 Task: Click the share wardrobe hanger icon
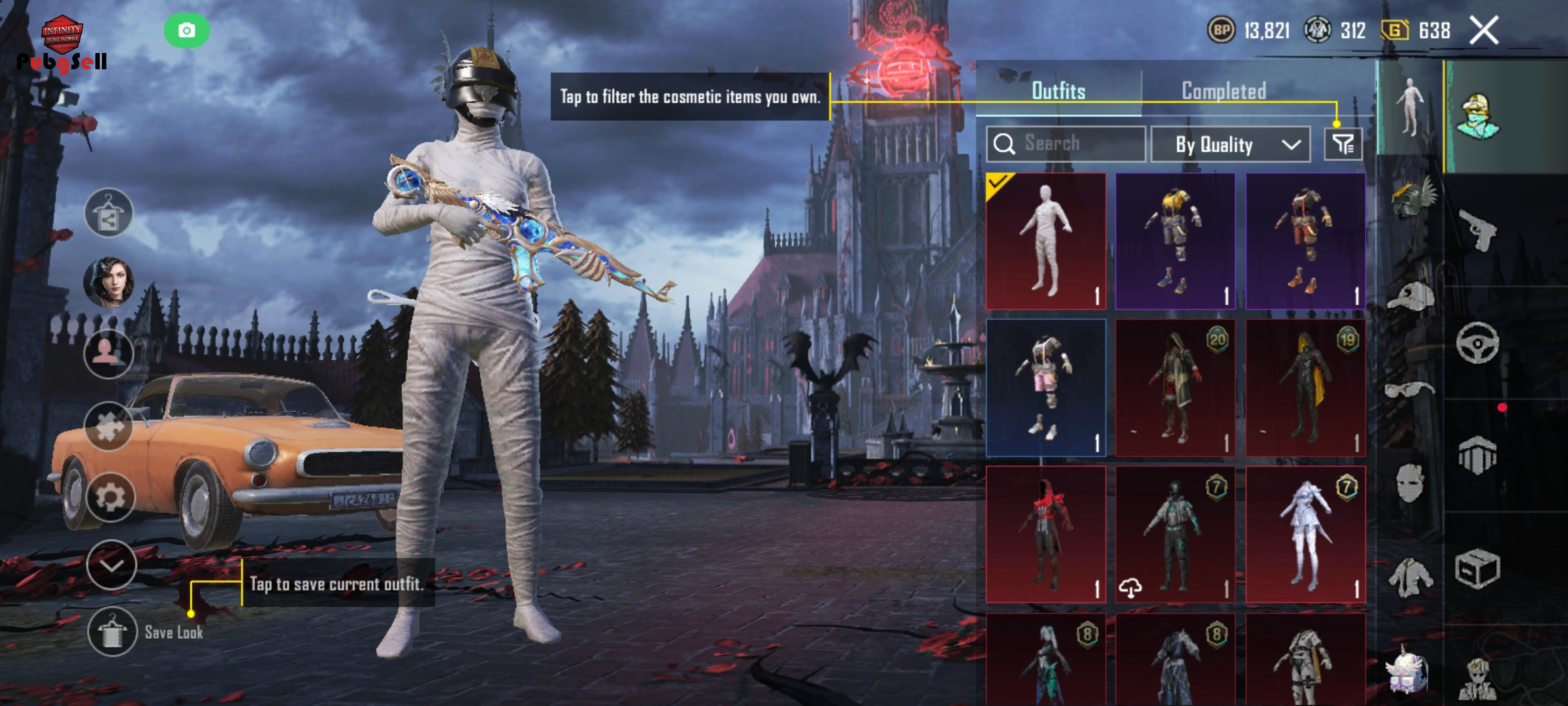pos(108,213)
